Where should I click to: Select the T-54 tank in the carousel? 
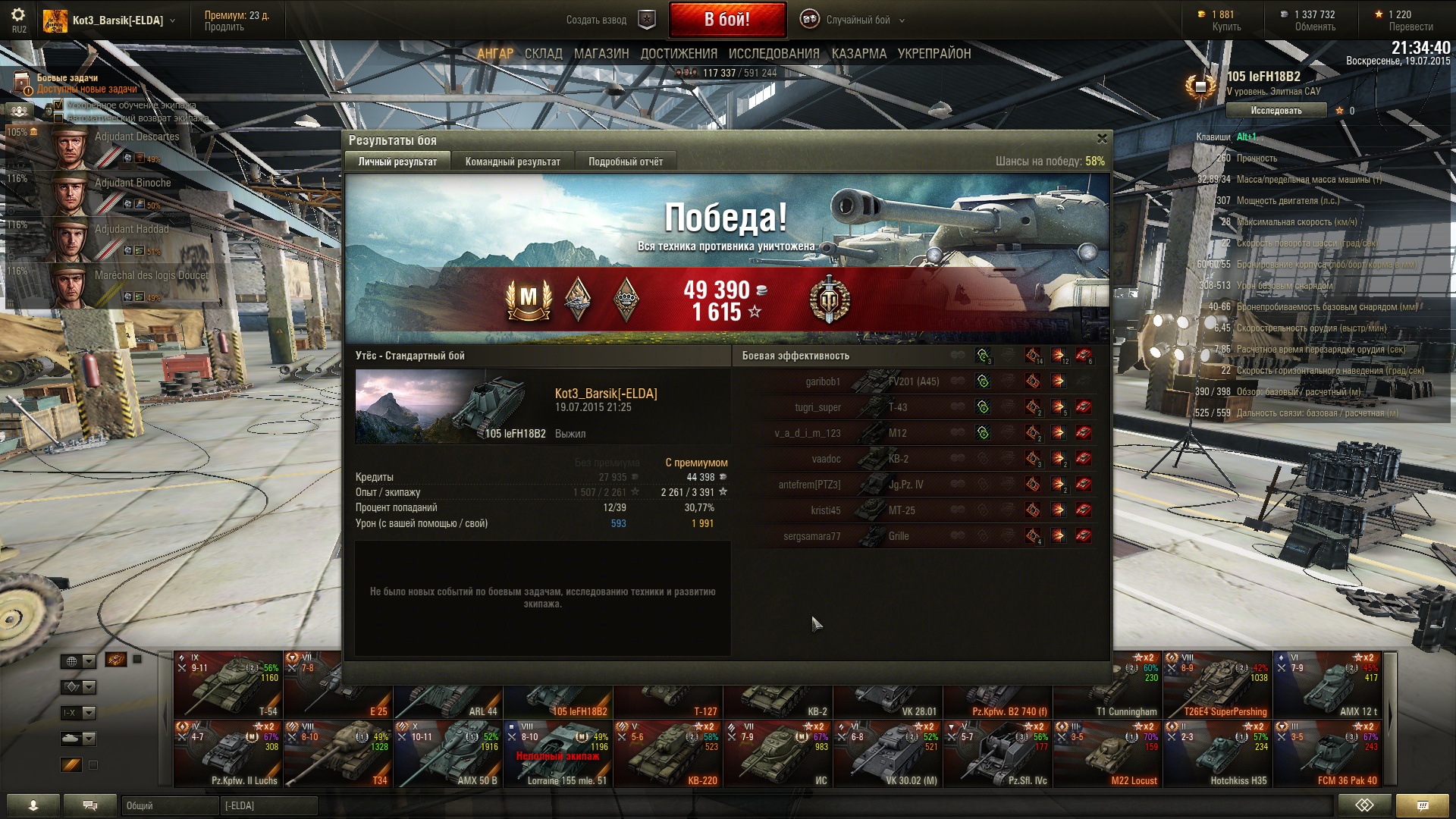pos(227,685)
